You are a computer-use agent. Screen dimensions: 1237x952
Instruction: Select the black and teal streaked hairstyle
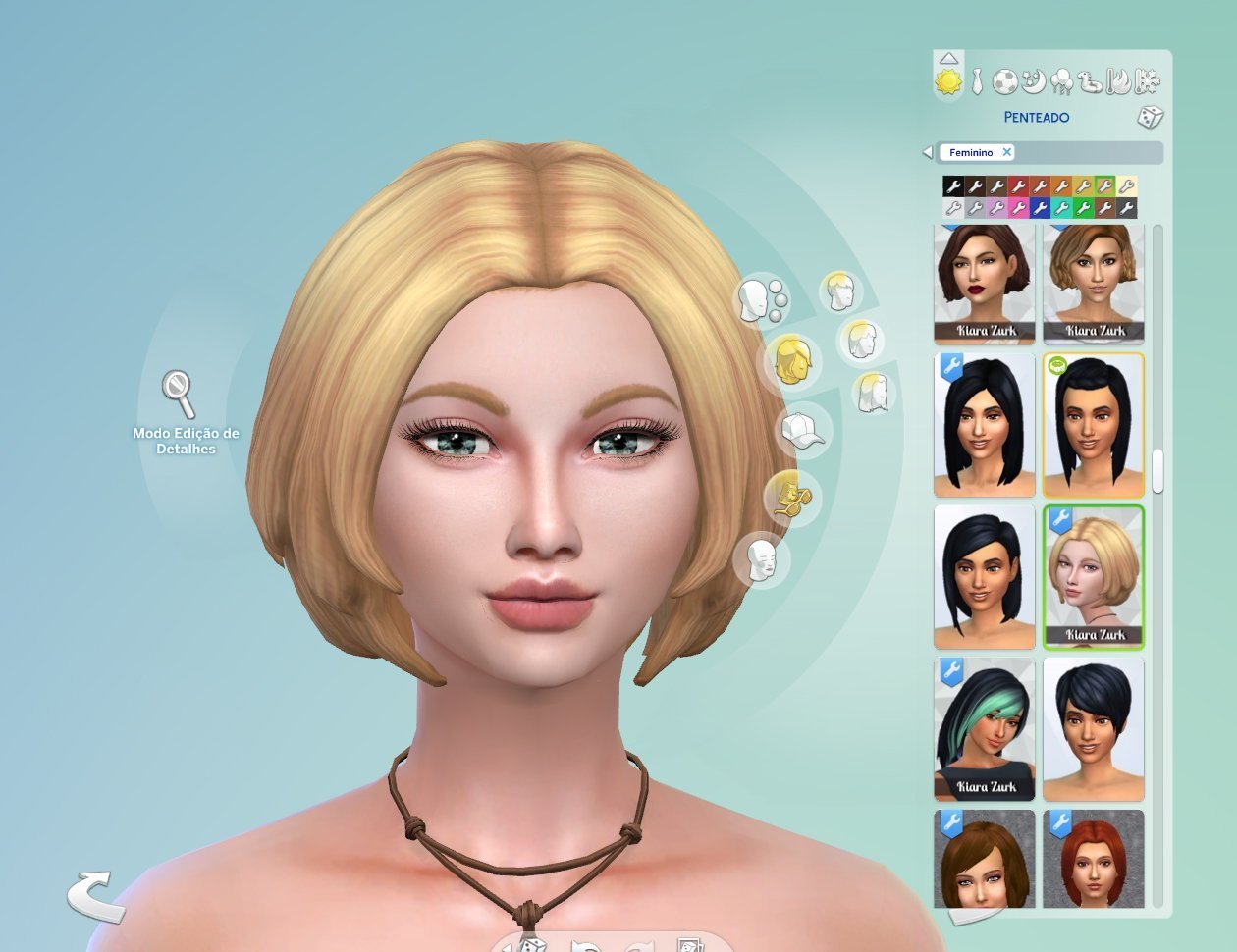click(985, 729)
